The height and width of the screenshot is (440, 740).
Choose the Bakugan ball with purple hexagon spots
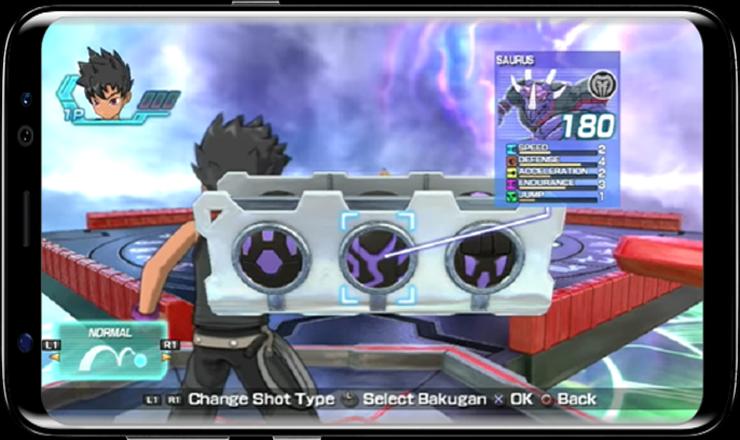pos(270,257)
